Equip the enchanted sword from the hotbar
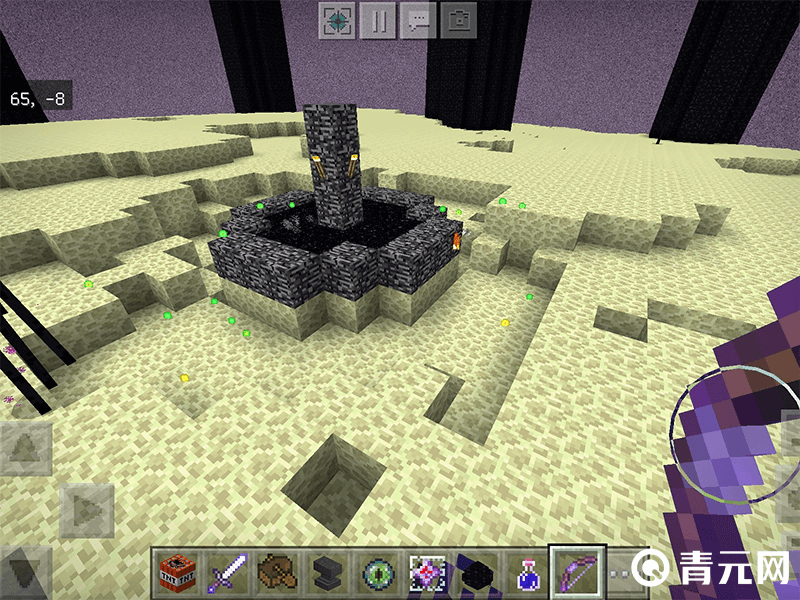Viewport: 800px width, 600px height. point(225,574)
